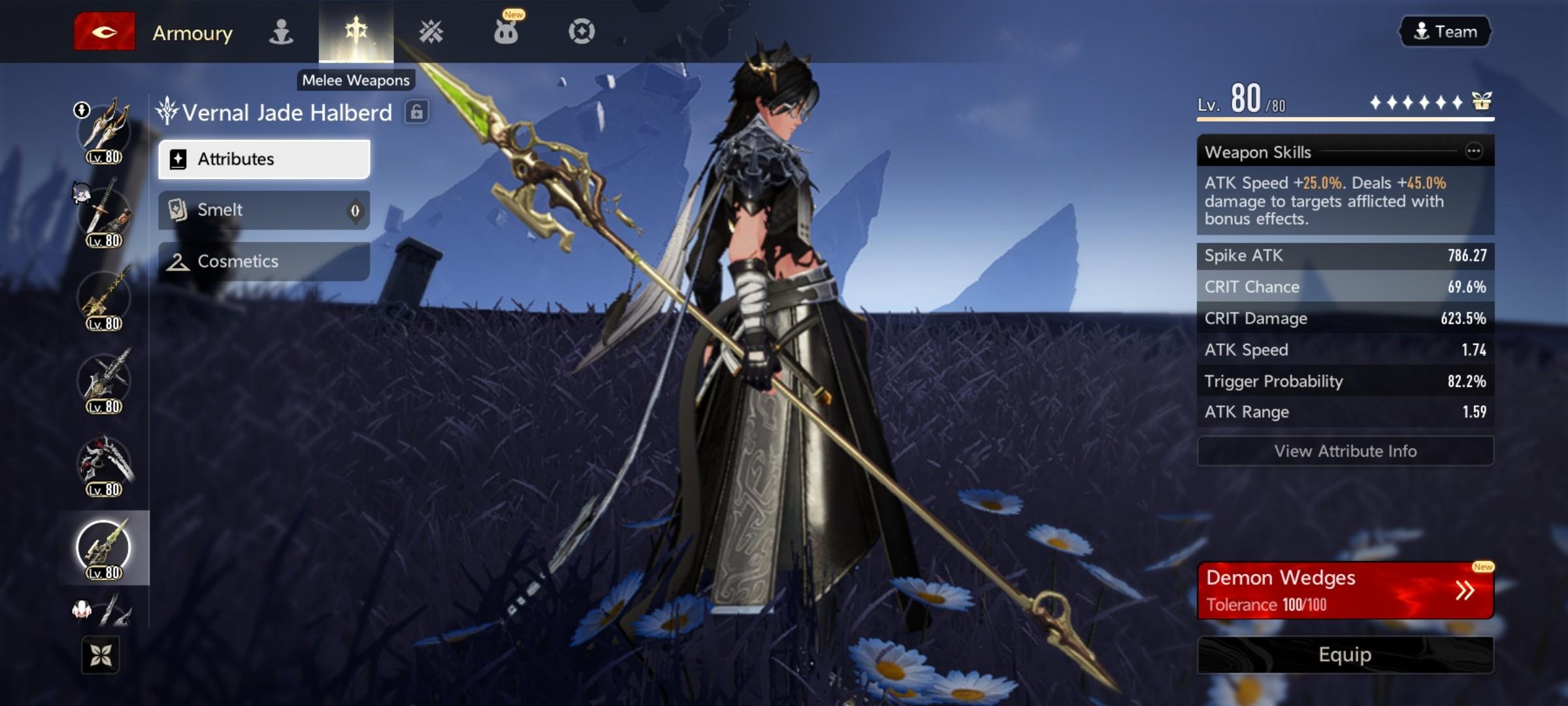Select the Melee Weapons tab
1568x706 pixels.
tap(356, 31)
